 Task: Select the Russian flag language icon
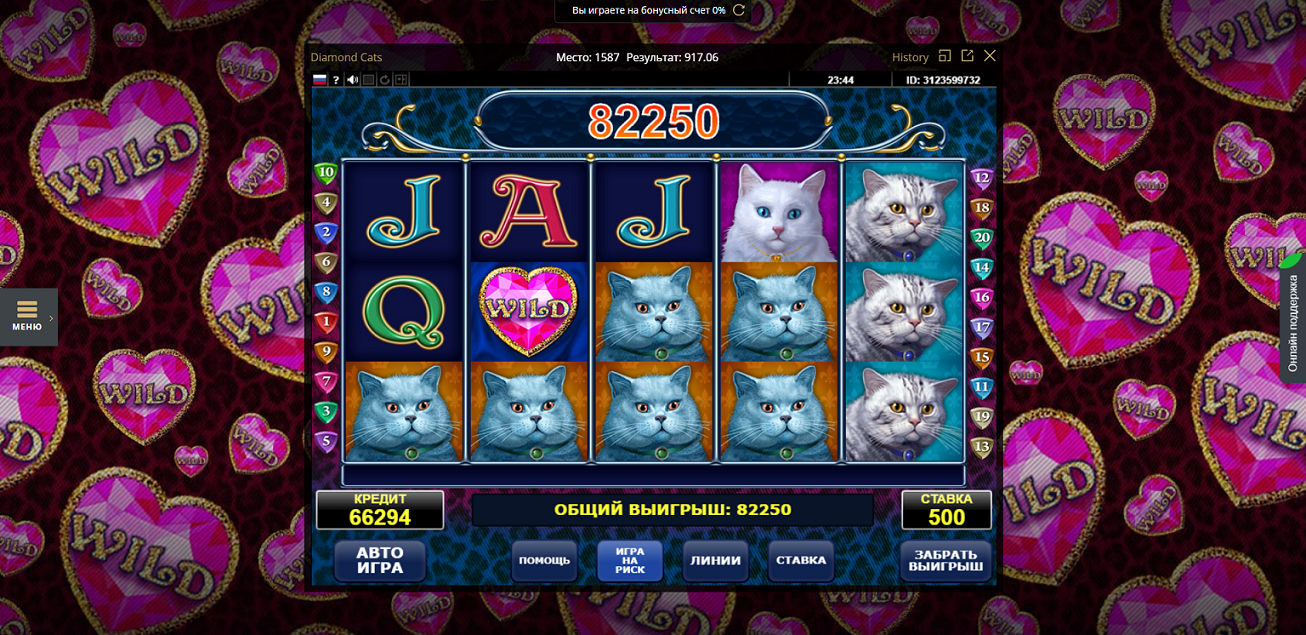point(320,80)
